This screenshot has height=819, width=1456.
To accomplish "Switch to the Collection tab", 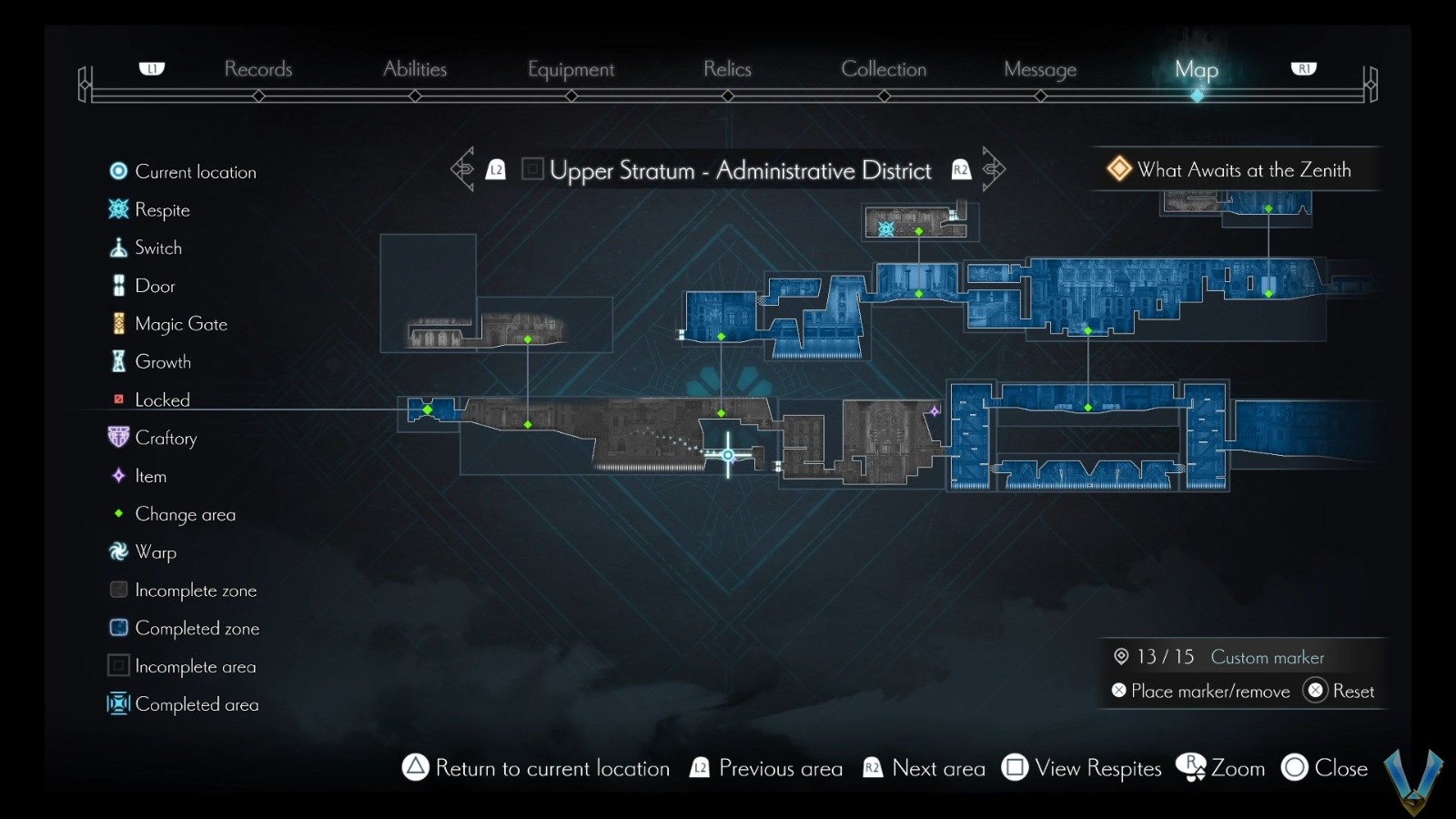I will [884, 68].
